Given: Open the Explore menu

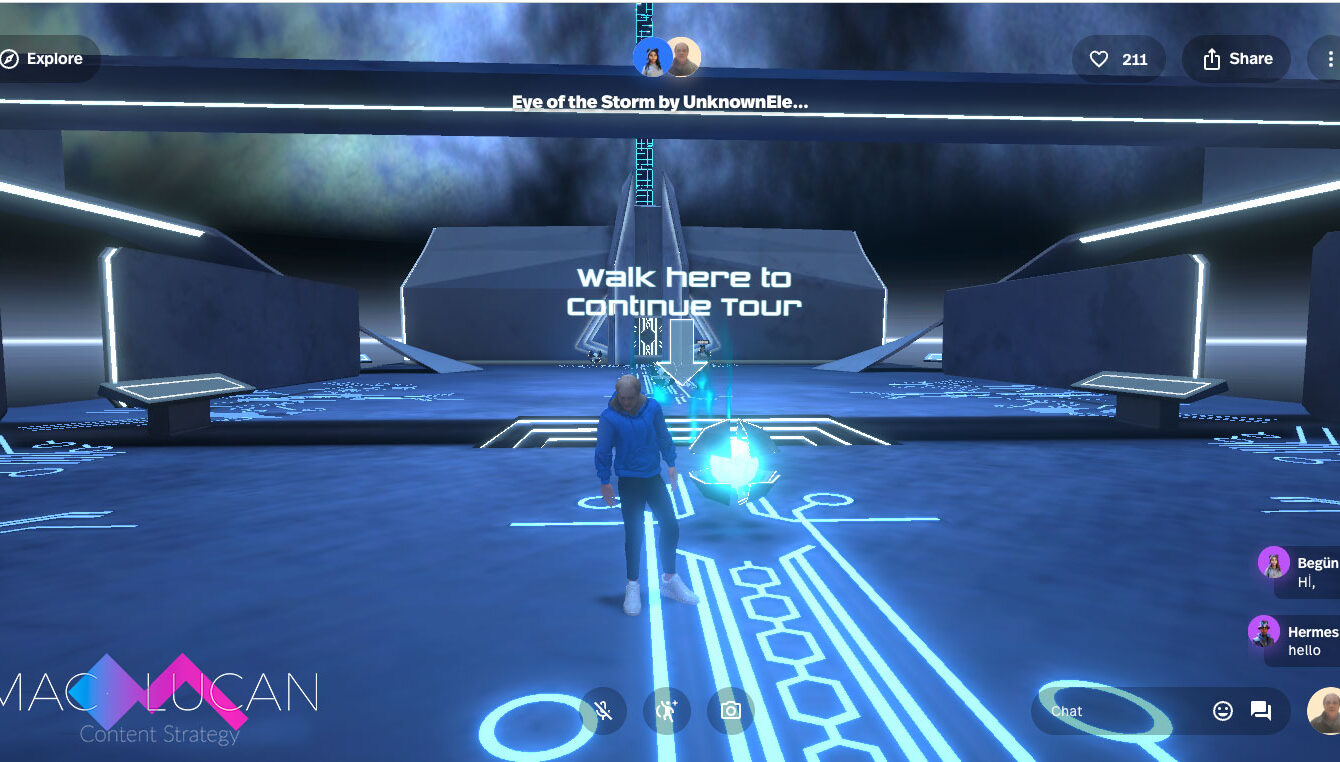Looking at the screenshot, I should point(43,59).
